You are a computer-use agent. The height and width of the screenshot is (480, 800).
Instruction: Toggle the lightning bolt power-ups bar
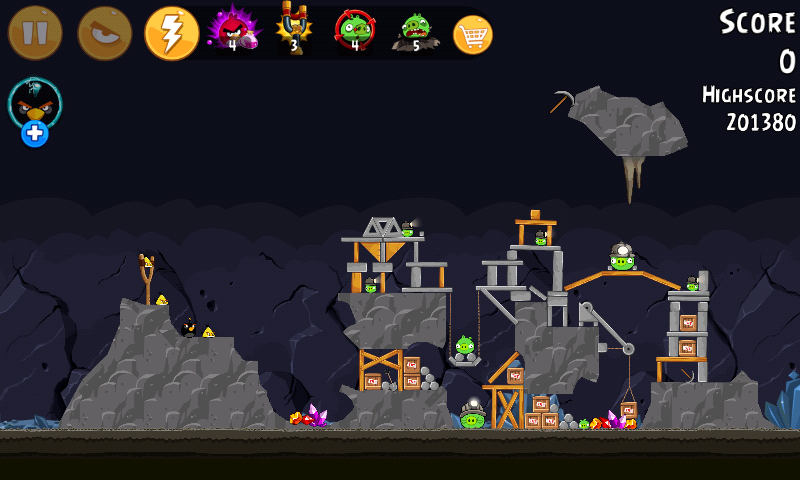(x=171, y=33)
